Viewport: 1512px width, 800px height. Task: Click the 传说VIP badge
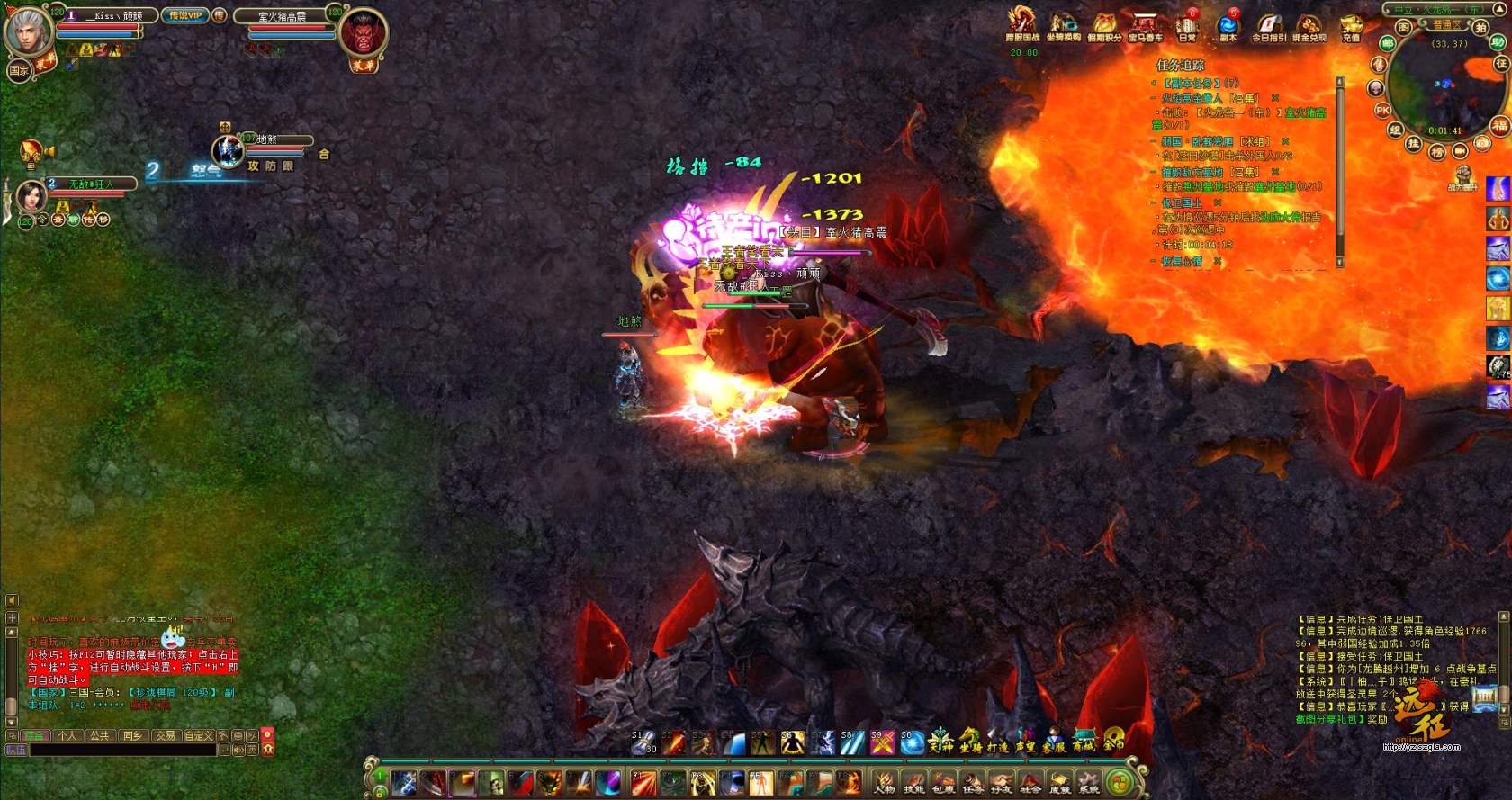click(x=185, y=15)
